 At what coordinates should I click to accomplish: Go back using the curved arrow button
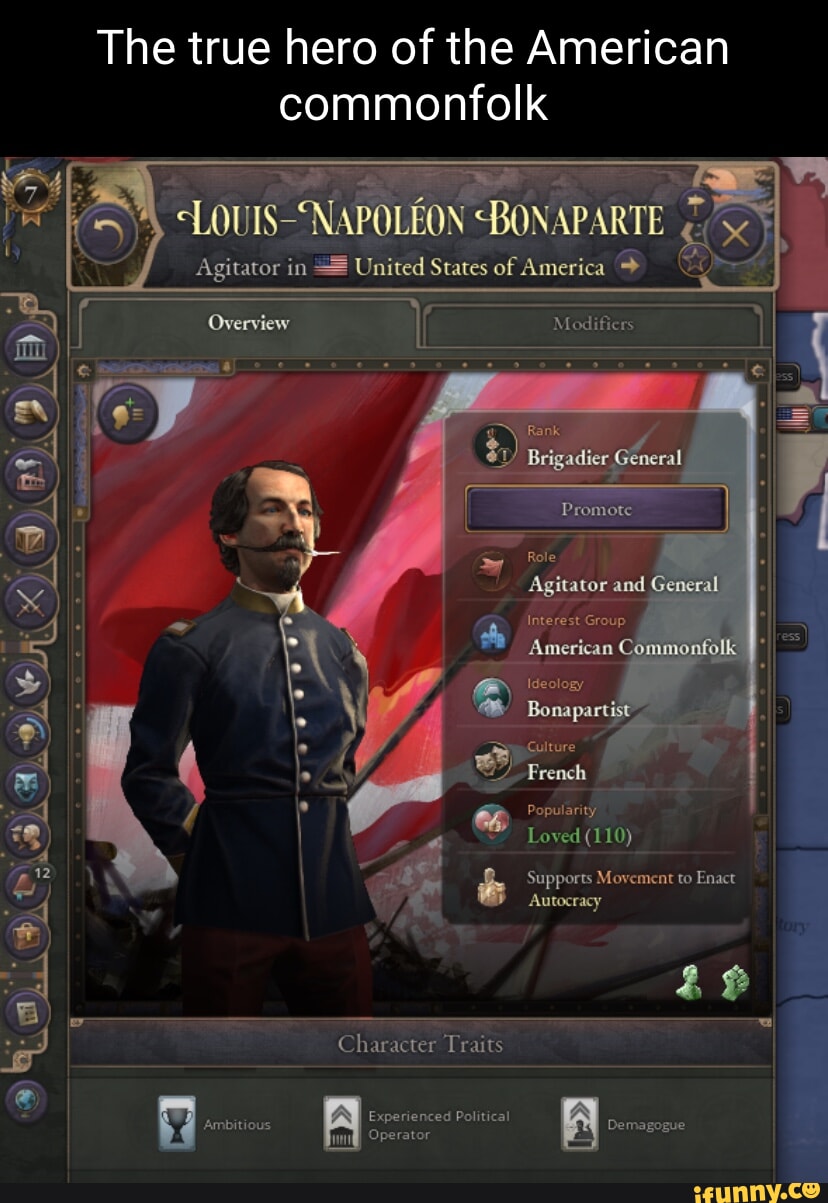(105, 236)
